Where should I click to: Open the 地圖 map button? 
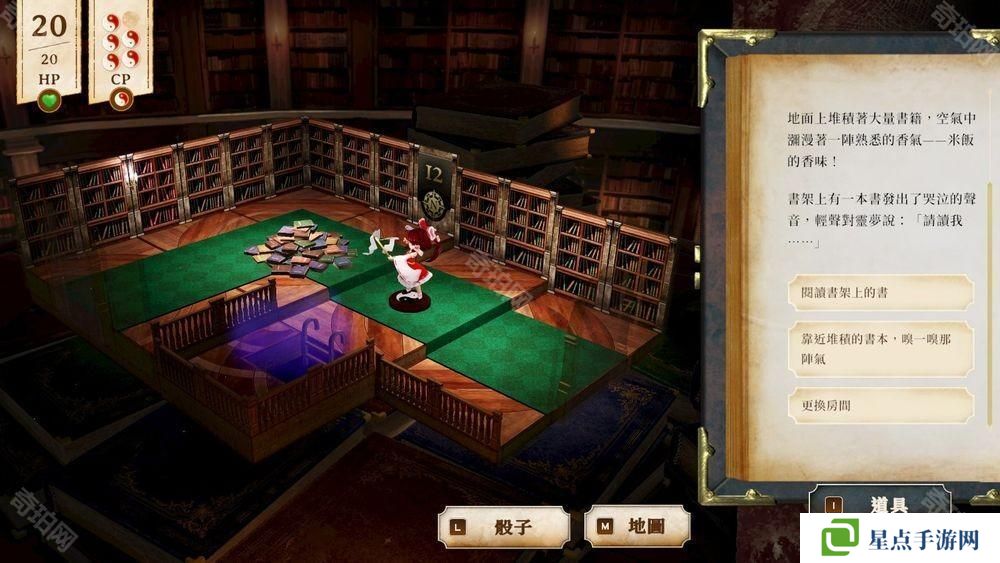click(637, 526)
